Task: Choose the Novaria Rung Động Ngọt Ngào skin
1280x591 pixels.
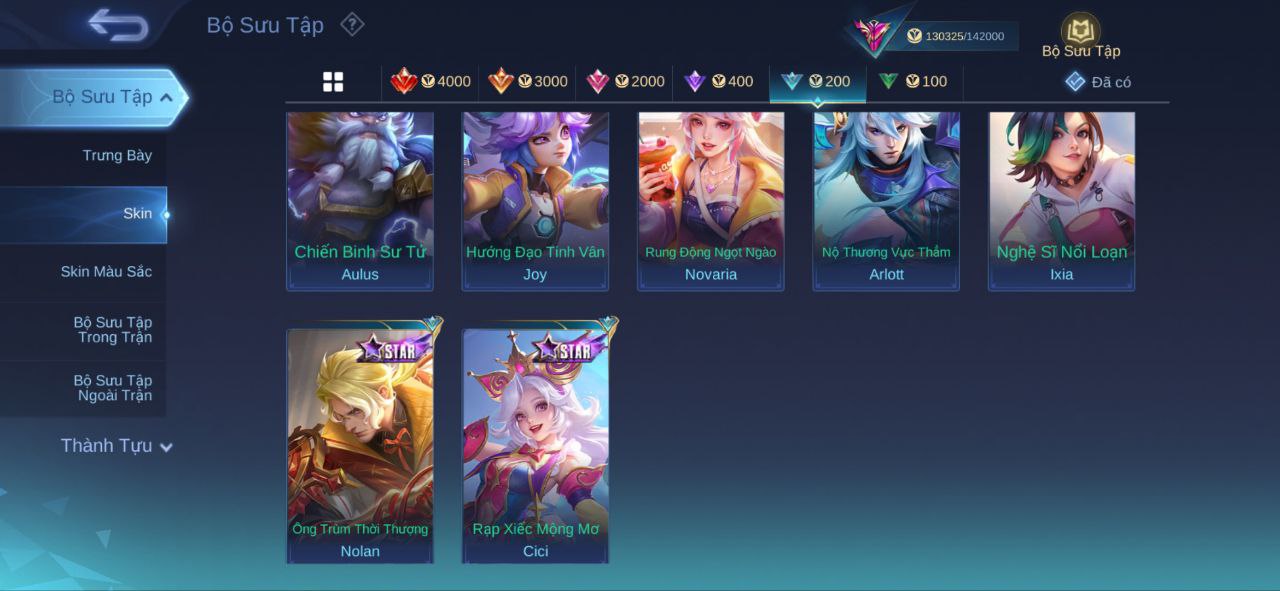Action: coord(711,200)
